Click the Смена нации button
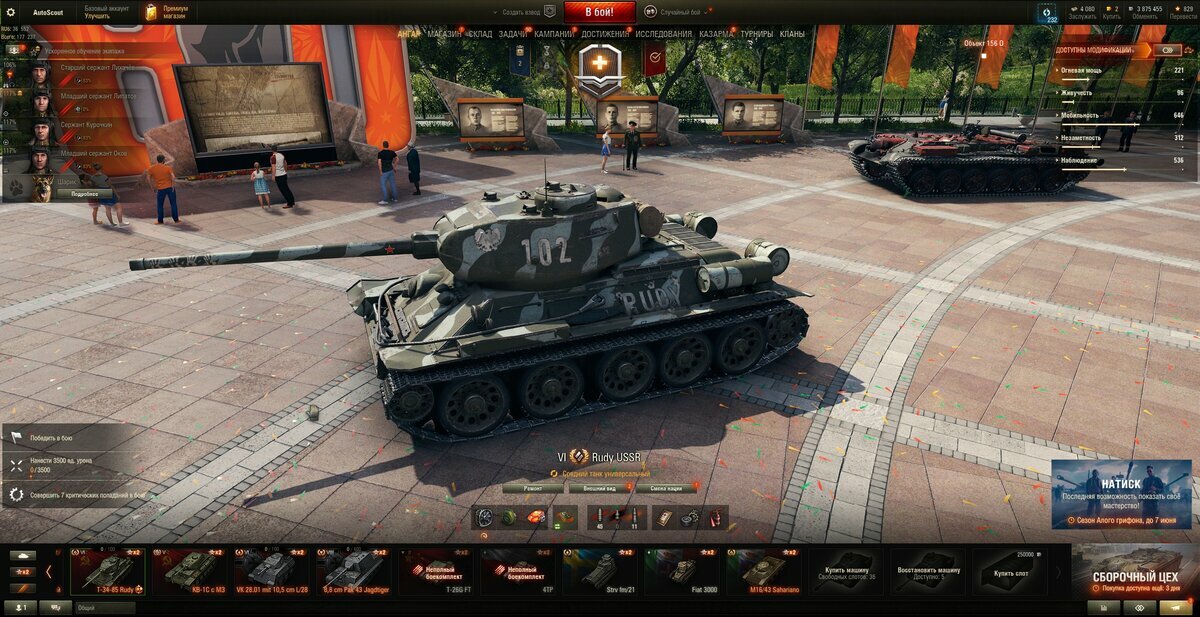The image size is (1200, 617). (666, 488)
